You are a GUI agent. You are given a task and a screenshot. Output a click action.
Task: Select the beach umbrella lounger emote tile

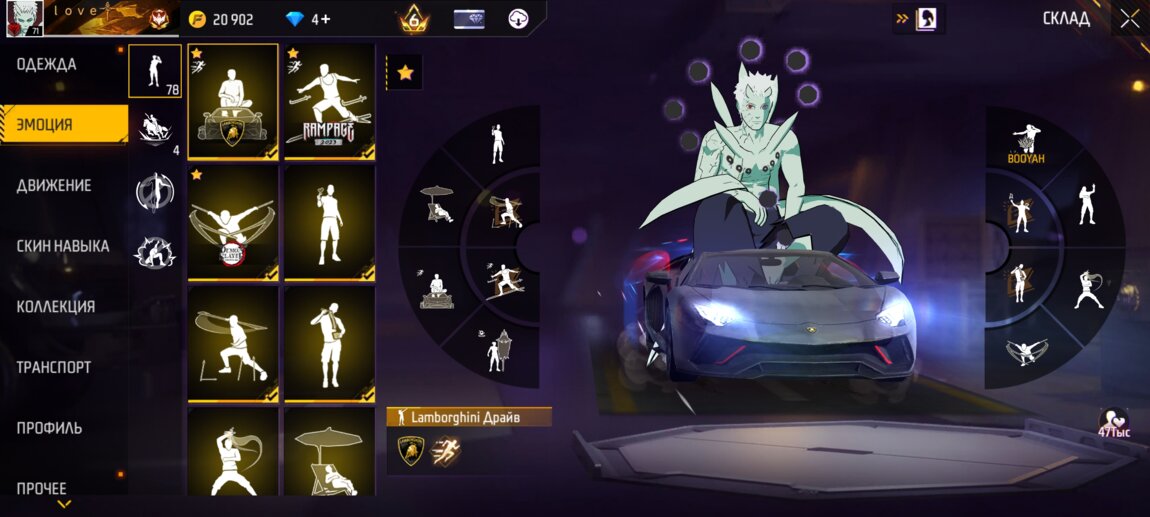coord(329,450)
